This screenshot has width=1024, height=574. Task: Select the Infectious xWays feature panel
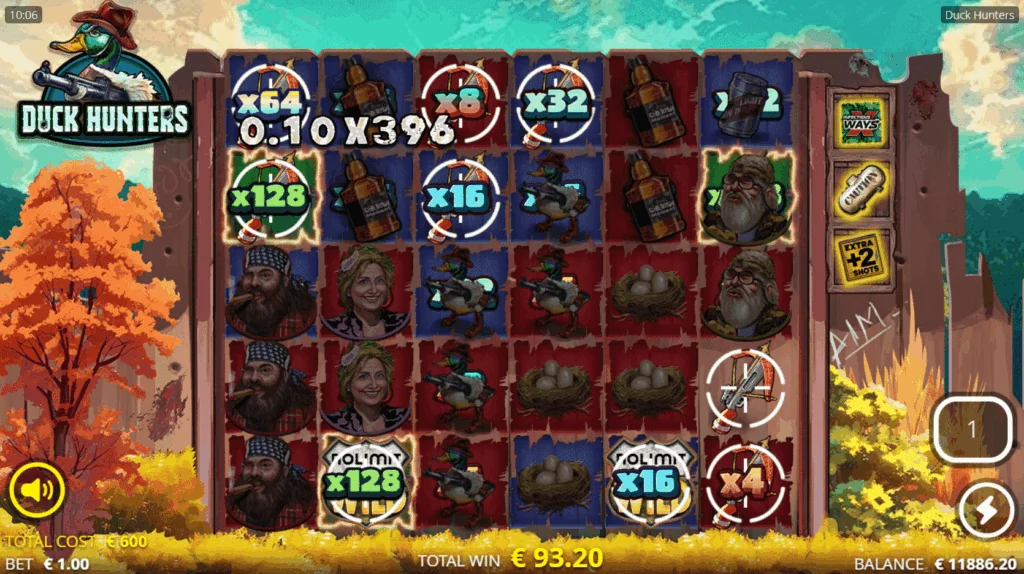(861, 120)
